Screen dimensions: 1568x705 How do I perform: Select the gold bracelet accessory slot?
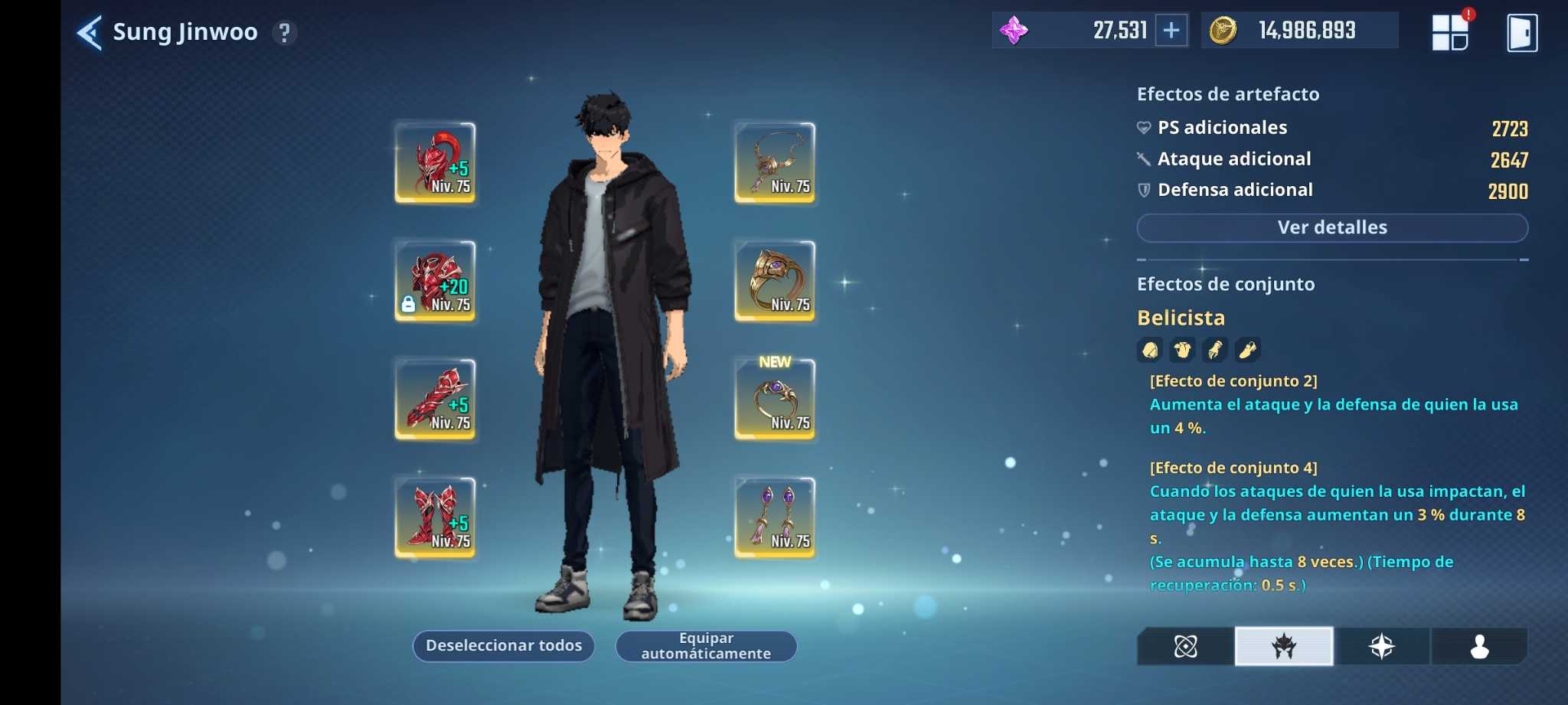pos(774,281)
